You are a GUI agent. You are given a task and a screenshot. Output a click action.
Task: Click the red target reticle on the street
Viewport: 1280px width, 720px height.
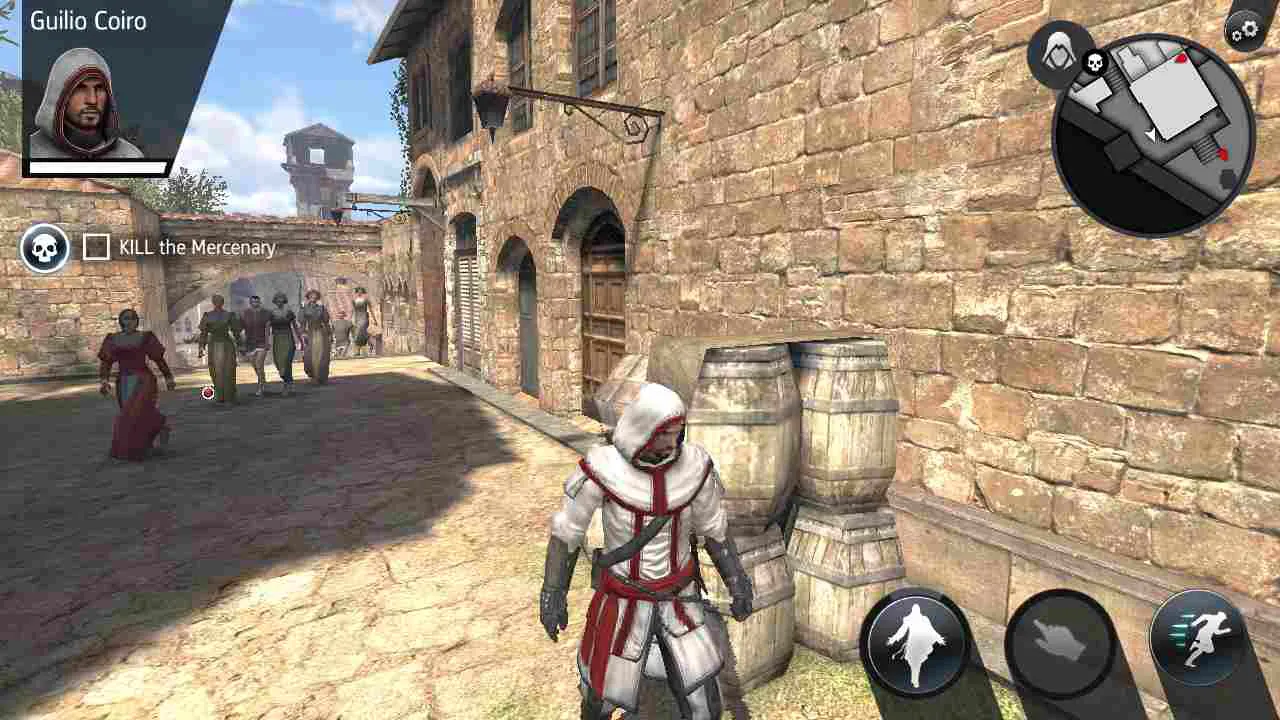pyautogui.click(x=207, y=394)
